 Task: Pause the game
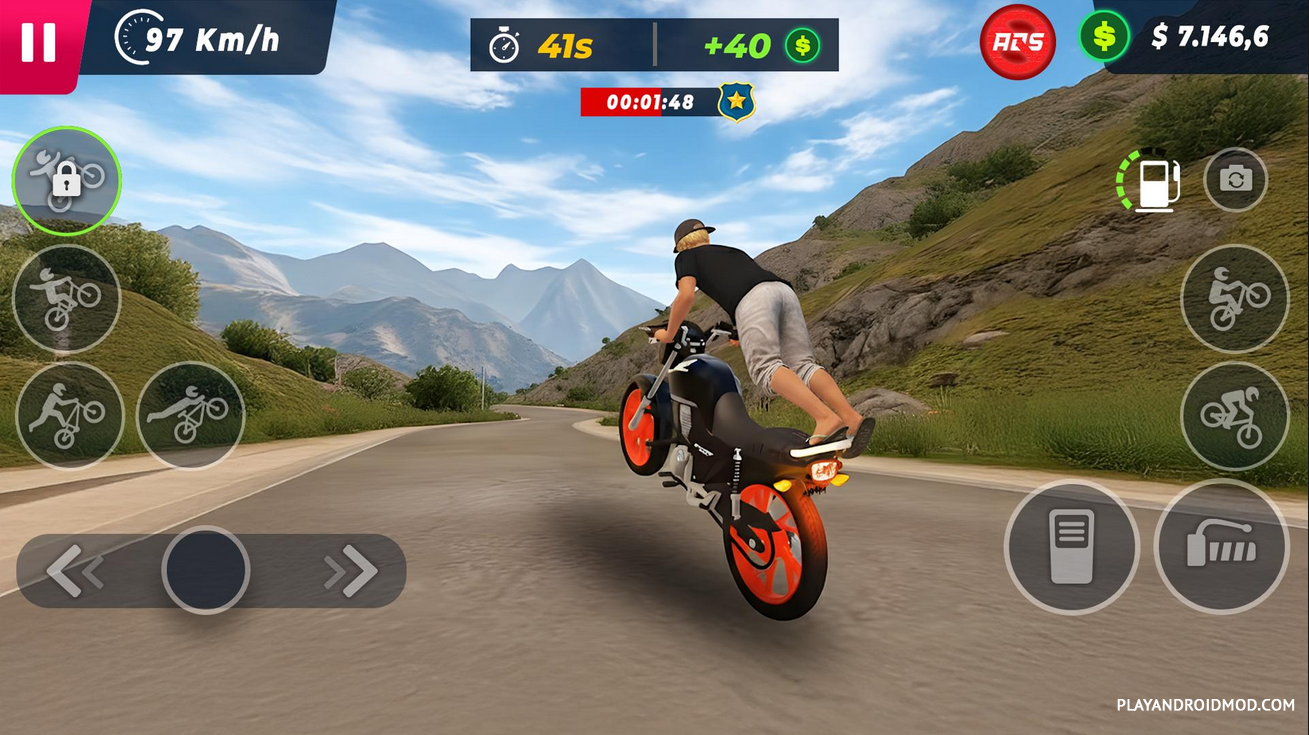click(38, 42)
